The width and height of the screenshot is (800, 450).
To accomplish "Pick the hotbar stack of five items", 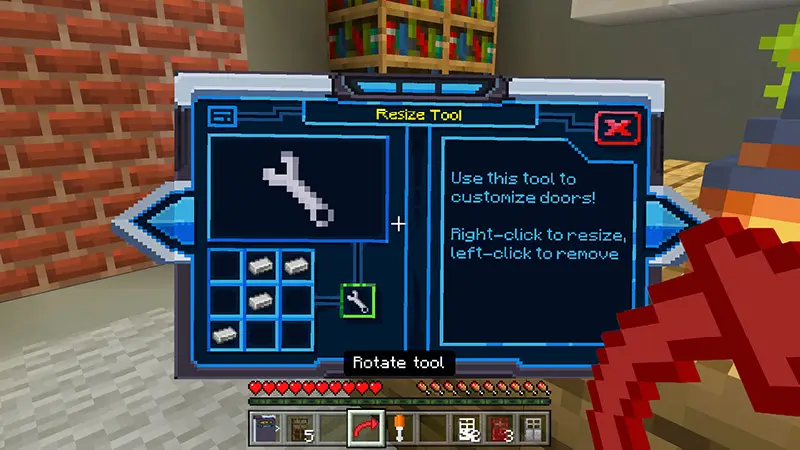I will point(298,428).
